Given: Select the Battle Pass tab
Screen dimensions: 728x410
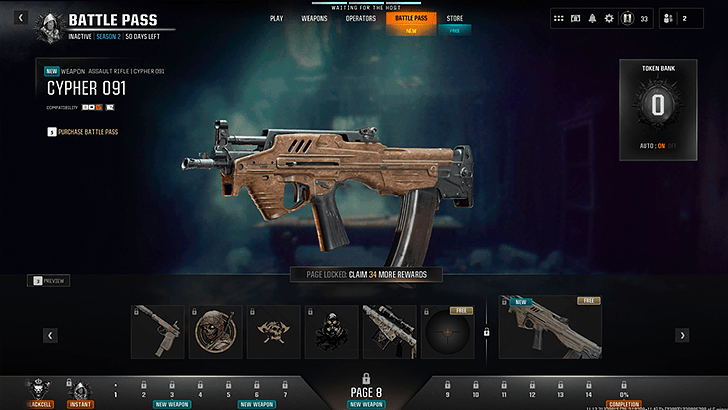Looking at the screenshot, I should click(x=411, y=18).
